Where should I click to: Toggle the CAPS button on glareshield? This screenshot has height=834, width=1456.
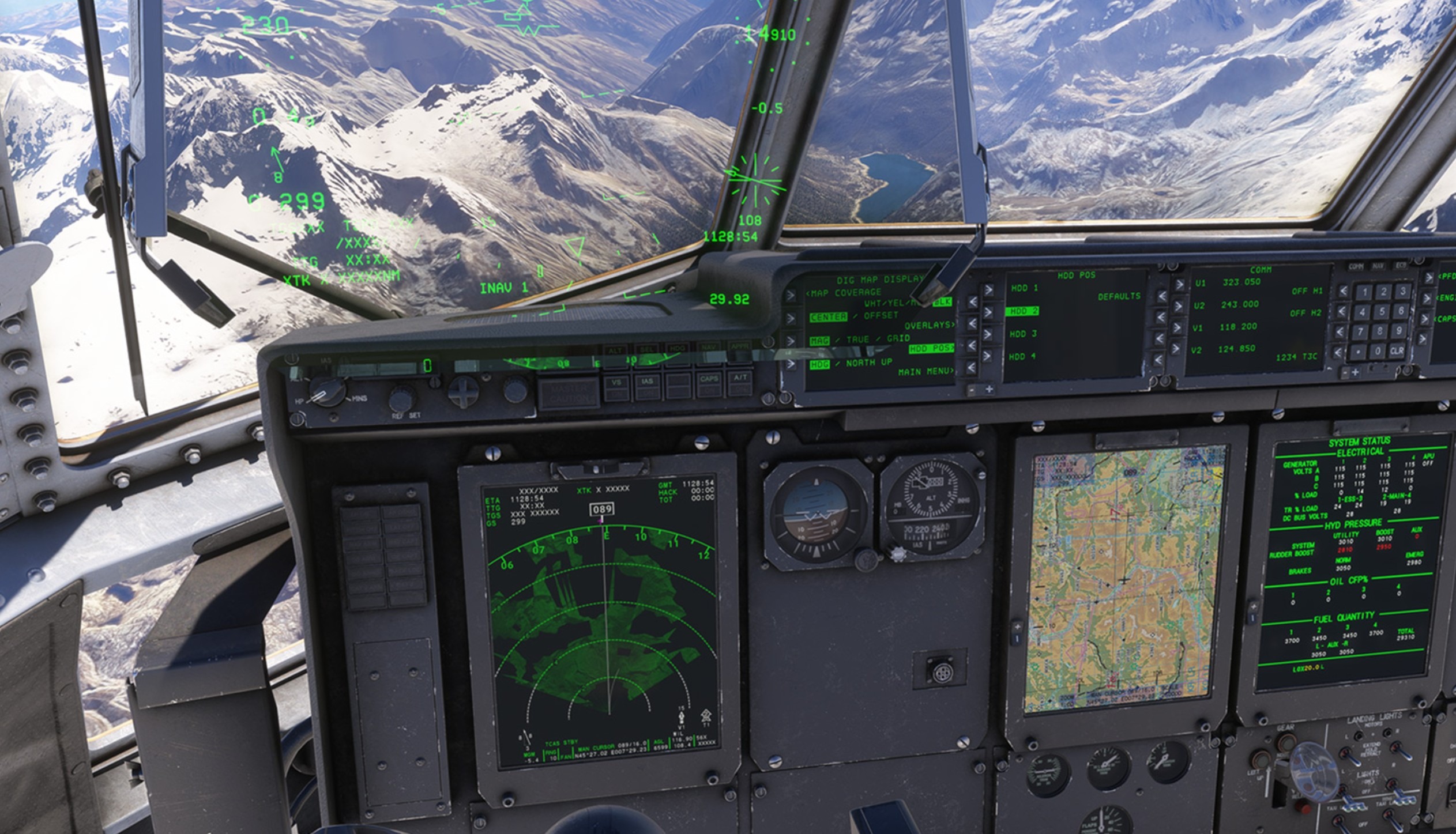709,384
